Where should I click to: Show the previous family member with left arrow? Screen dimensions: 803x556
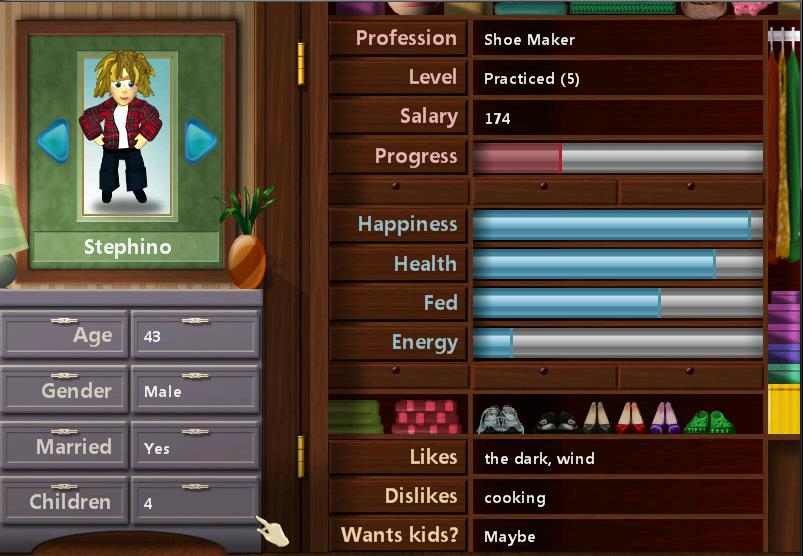tap(53, 140)
